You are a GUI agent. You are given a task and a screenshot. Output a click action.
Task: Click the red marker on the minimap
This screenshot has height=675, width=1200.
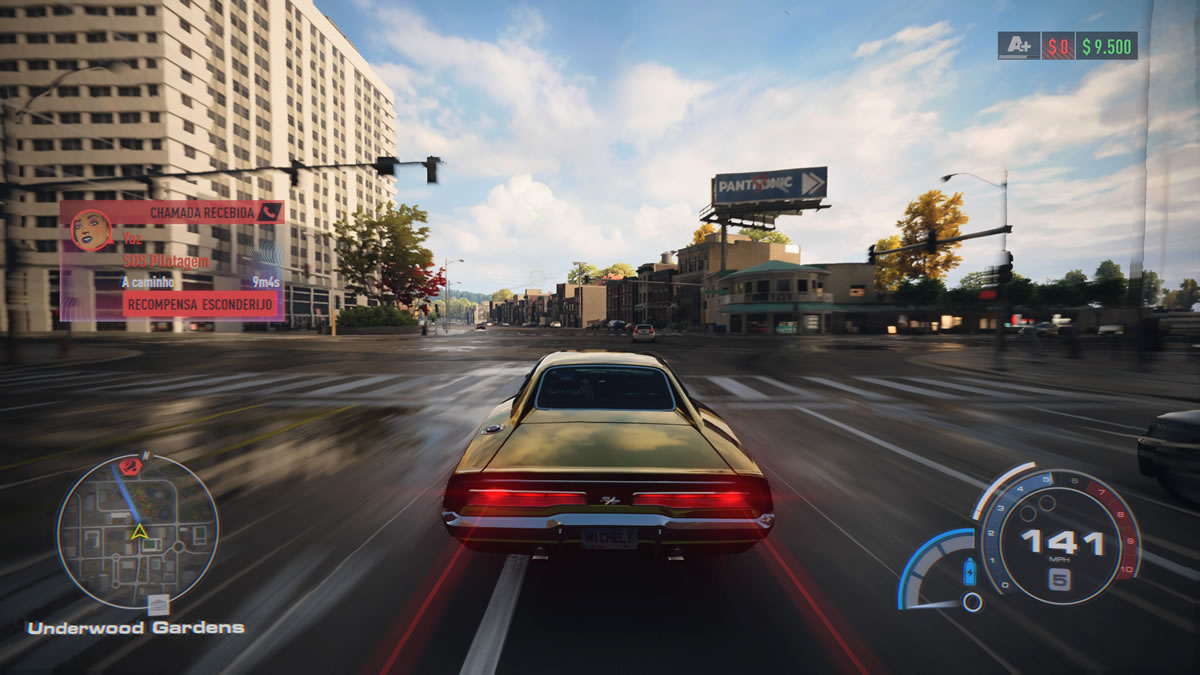coord(131,466)
